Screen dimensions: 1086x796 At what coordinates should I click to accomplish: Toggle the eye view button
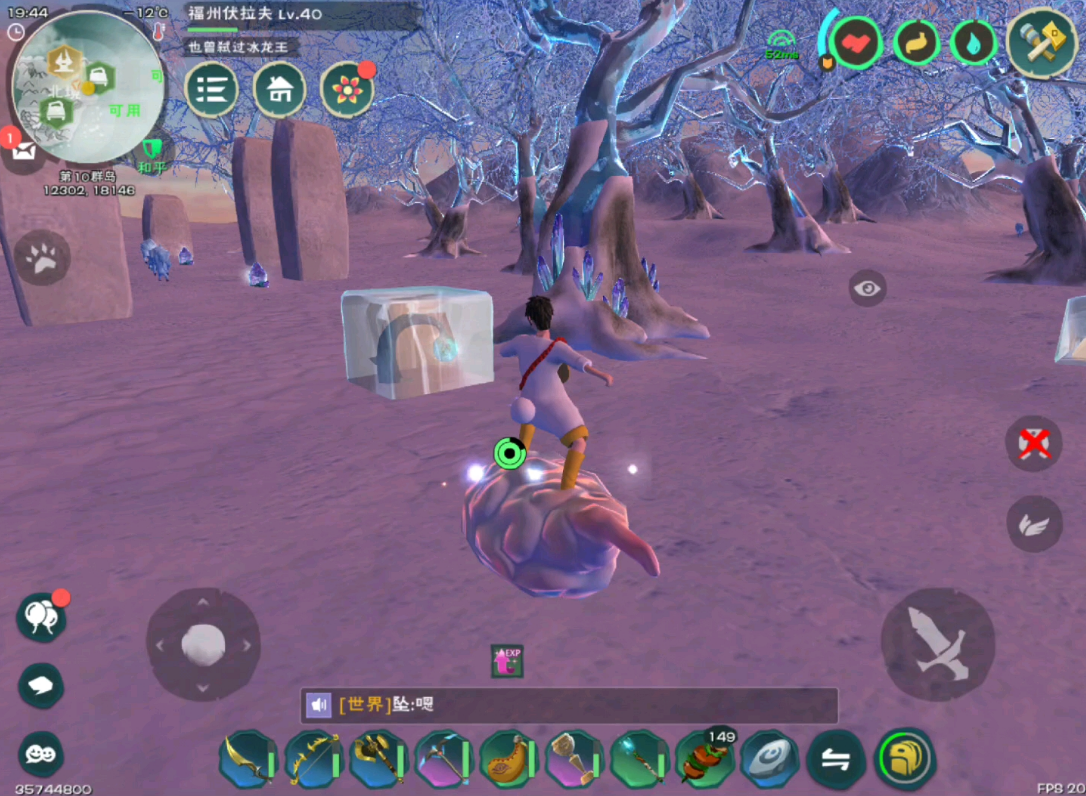click(x=867, y=289)
